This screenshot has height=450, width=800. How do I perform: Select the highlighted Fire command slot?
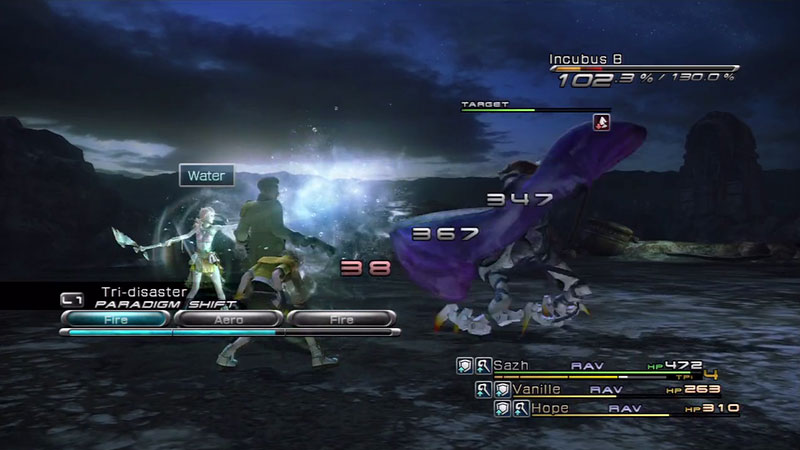tap(115, 319)
